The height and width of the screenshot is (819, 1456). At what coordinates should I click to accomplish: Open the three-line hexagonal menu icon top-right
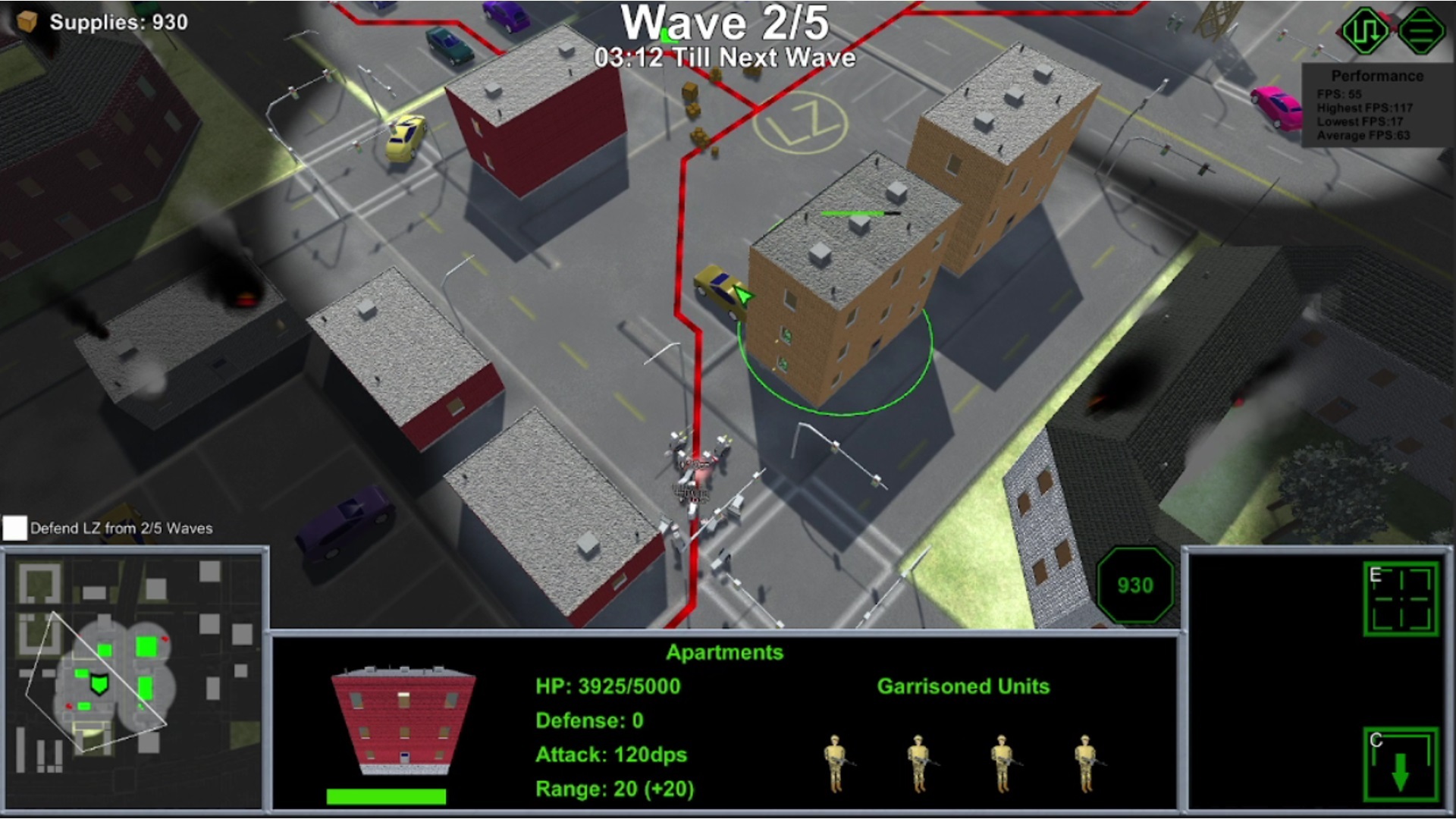coord(1421,28)
